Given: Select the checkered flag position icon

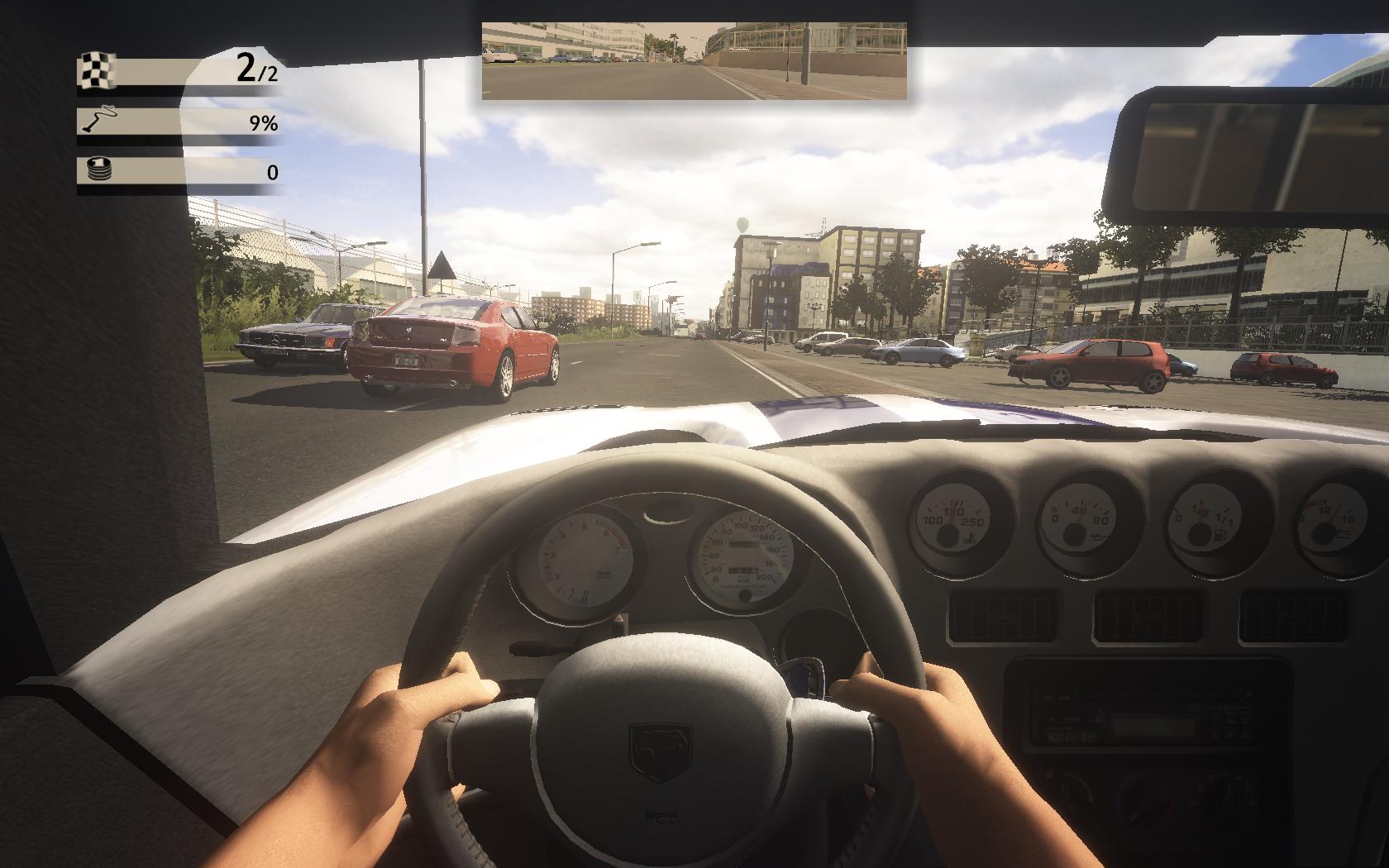Looking at the screenshot, I should 97,71.
